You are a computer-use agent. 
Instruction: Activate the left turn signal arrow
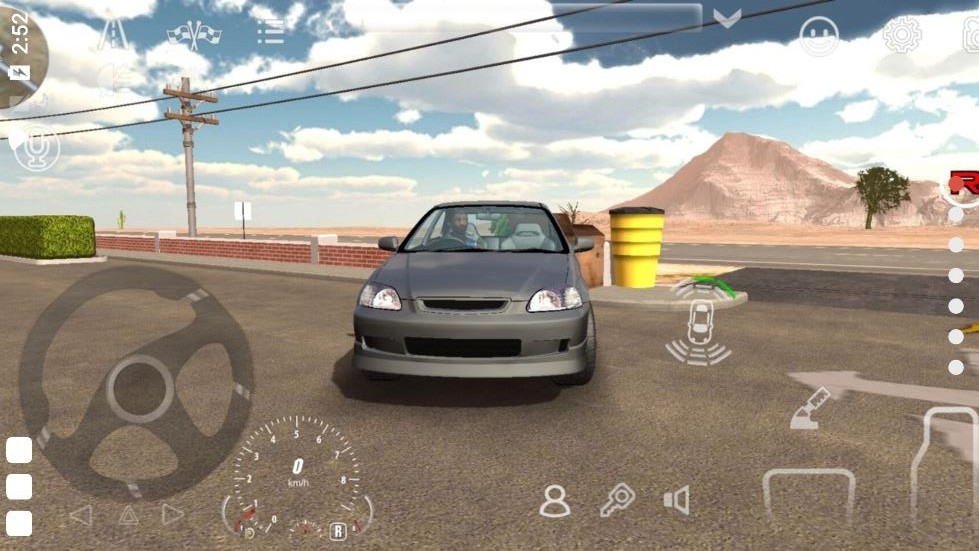point(80,515)
